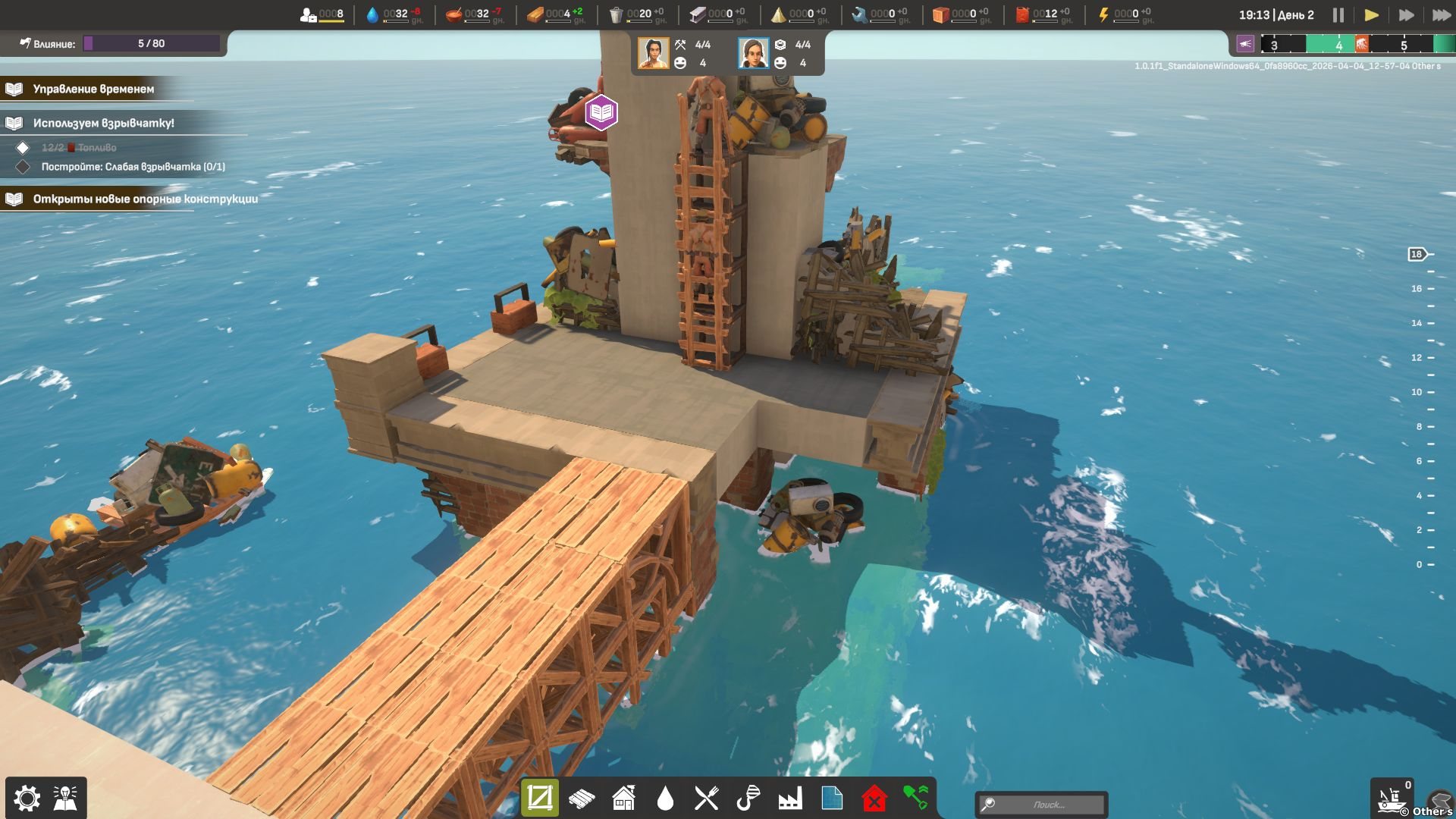Choose the crane hook build category
Screen dimensions: 1456x819
click(x=748, y=798)
